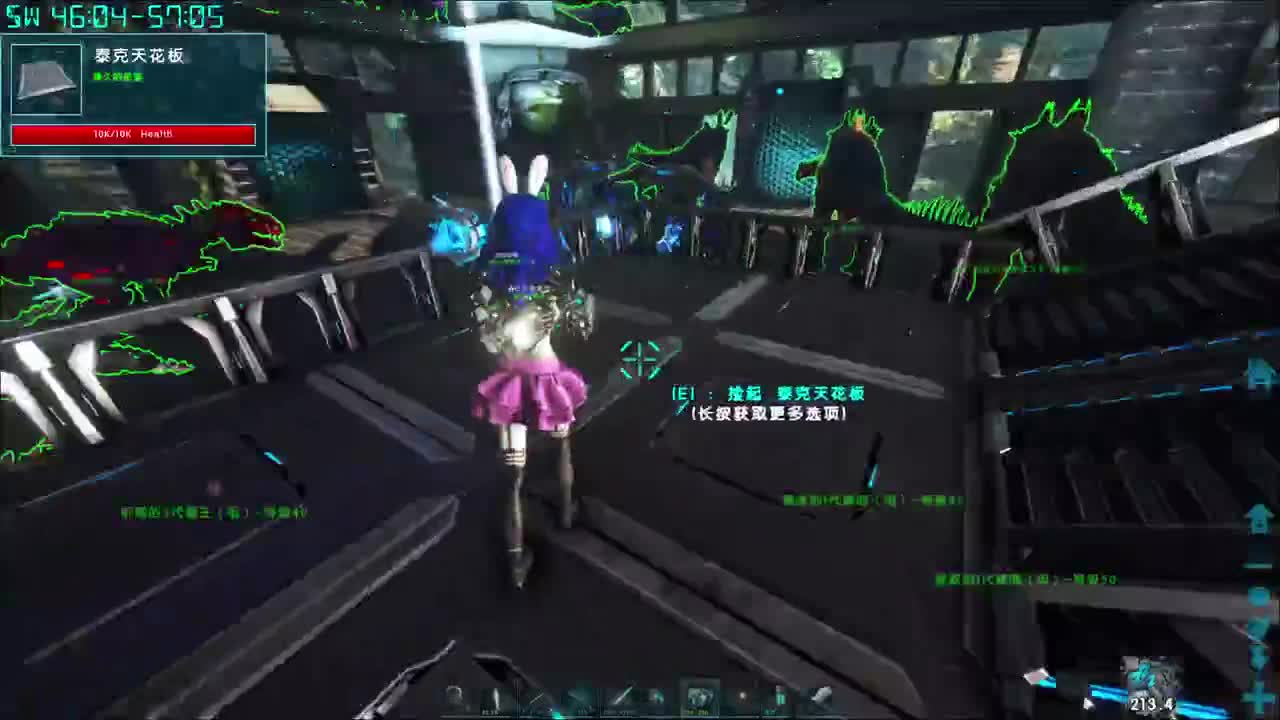Click the red 10K/10K Health bar

tap(133, 134)
